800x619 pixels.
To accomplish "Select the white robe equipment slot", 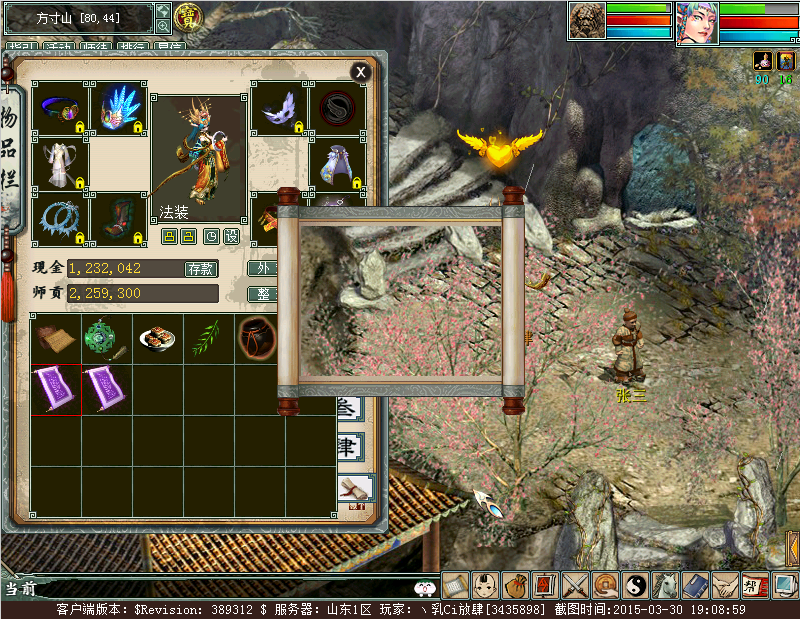I will (x=61, y=163).
